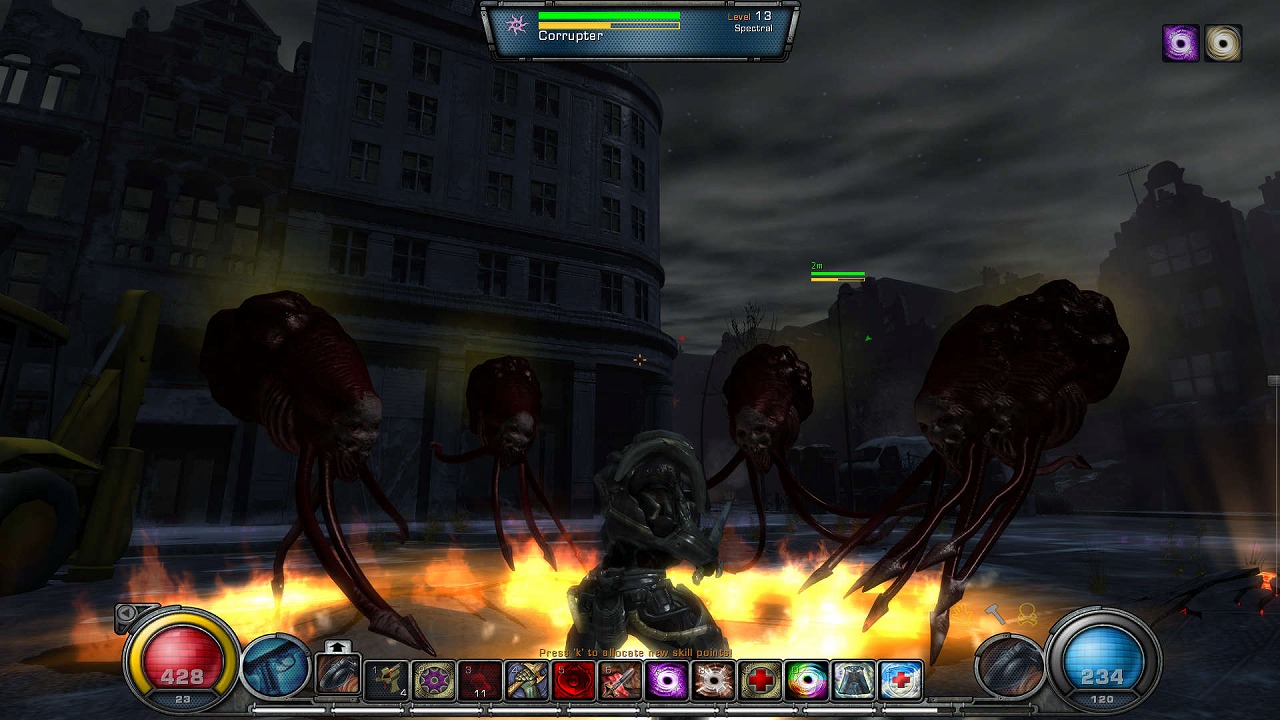Click the tan swirl buff icon at top right
The width and height of the screenshot is (1280, 720).
pyautogui.click(x=1222, y=44)
